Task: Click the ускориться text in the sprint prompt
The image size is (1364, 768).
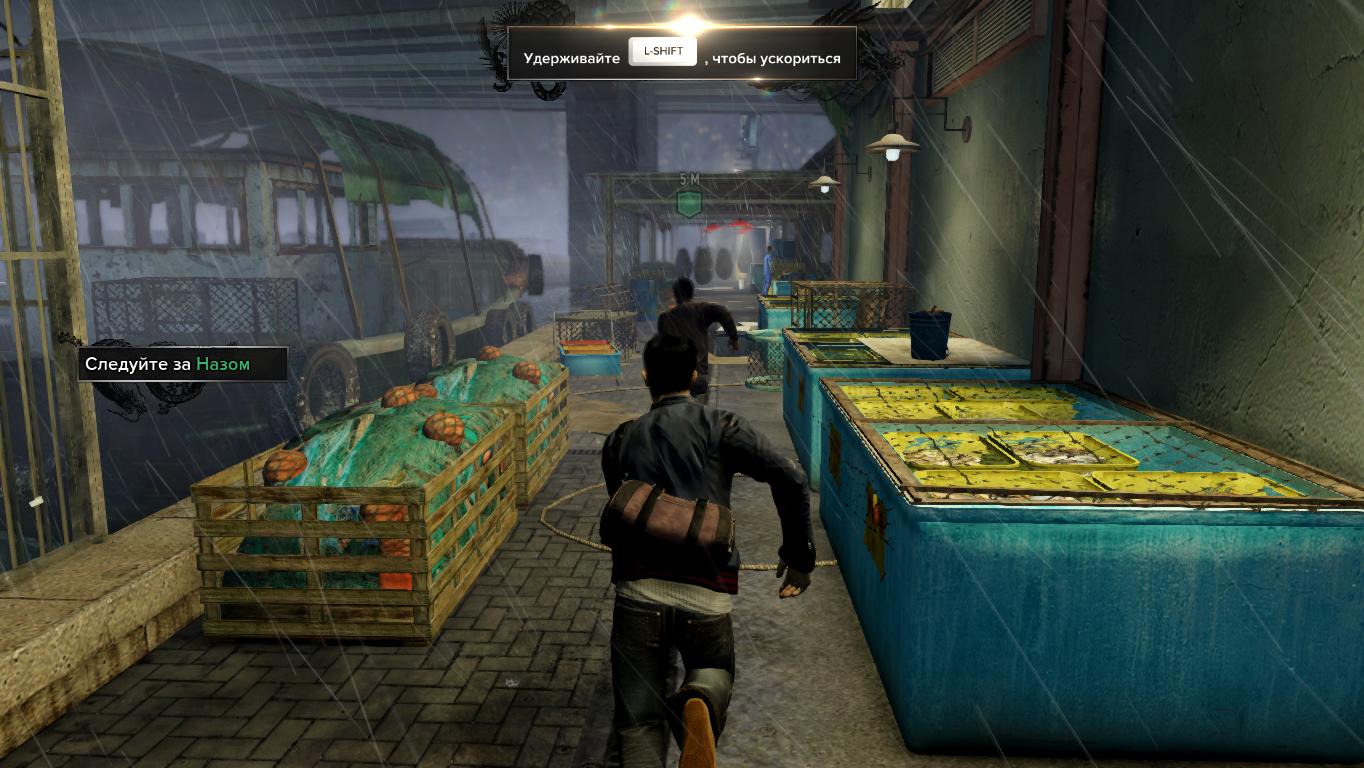Action: coord(800,57)
